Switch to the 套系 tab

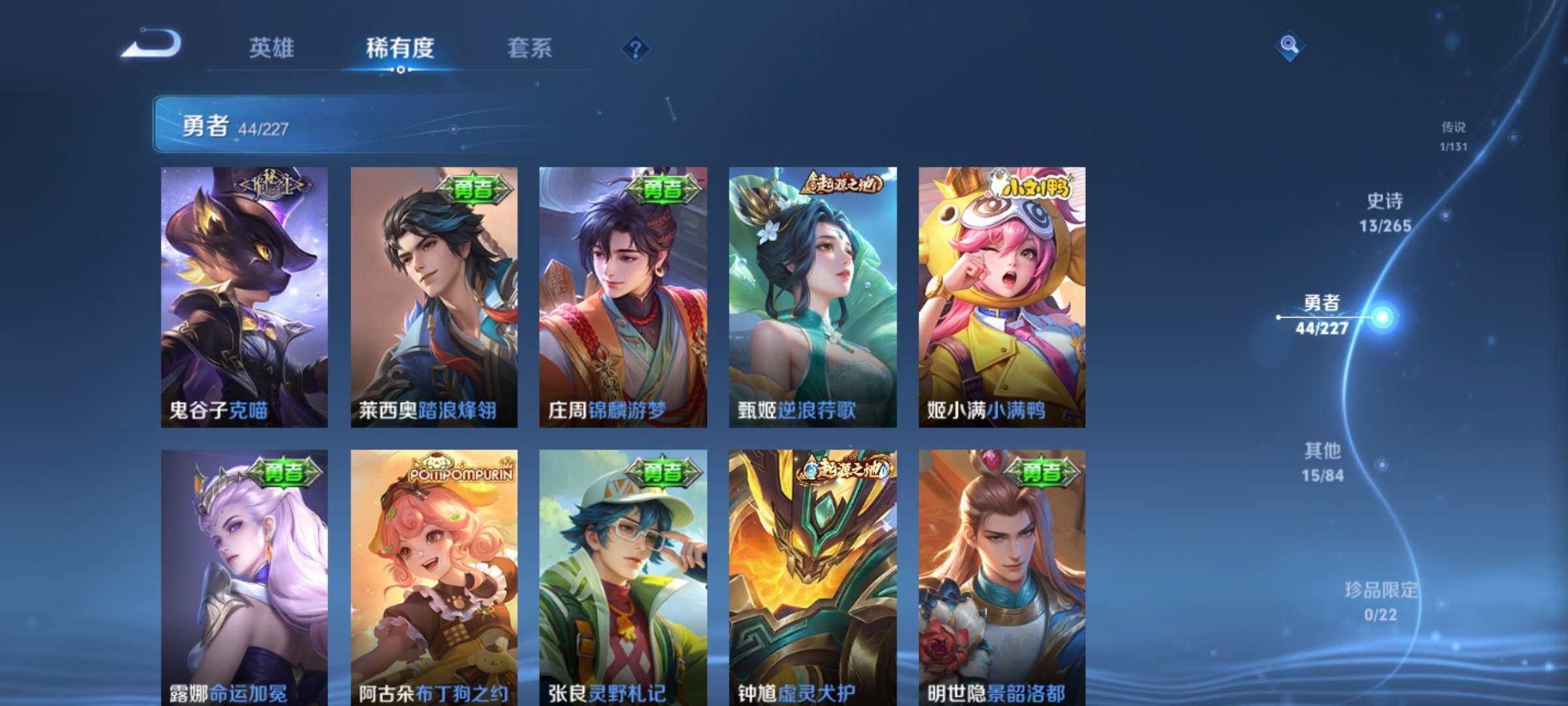531,49
